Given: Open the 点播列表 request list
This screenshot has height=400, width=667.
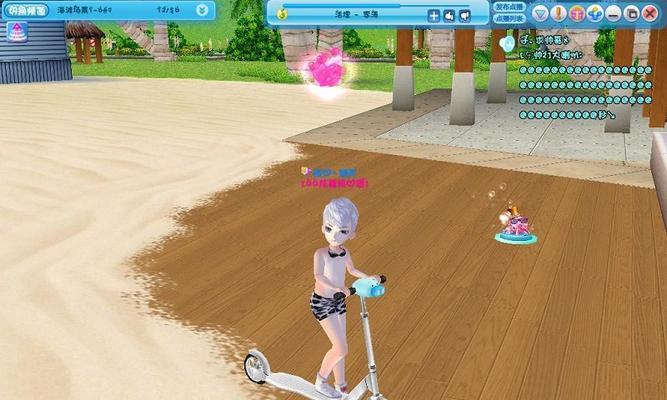Looking at the screenshot, I should [509, 18].
